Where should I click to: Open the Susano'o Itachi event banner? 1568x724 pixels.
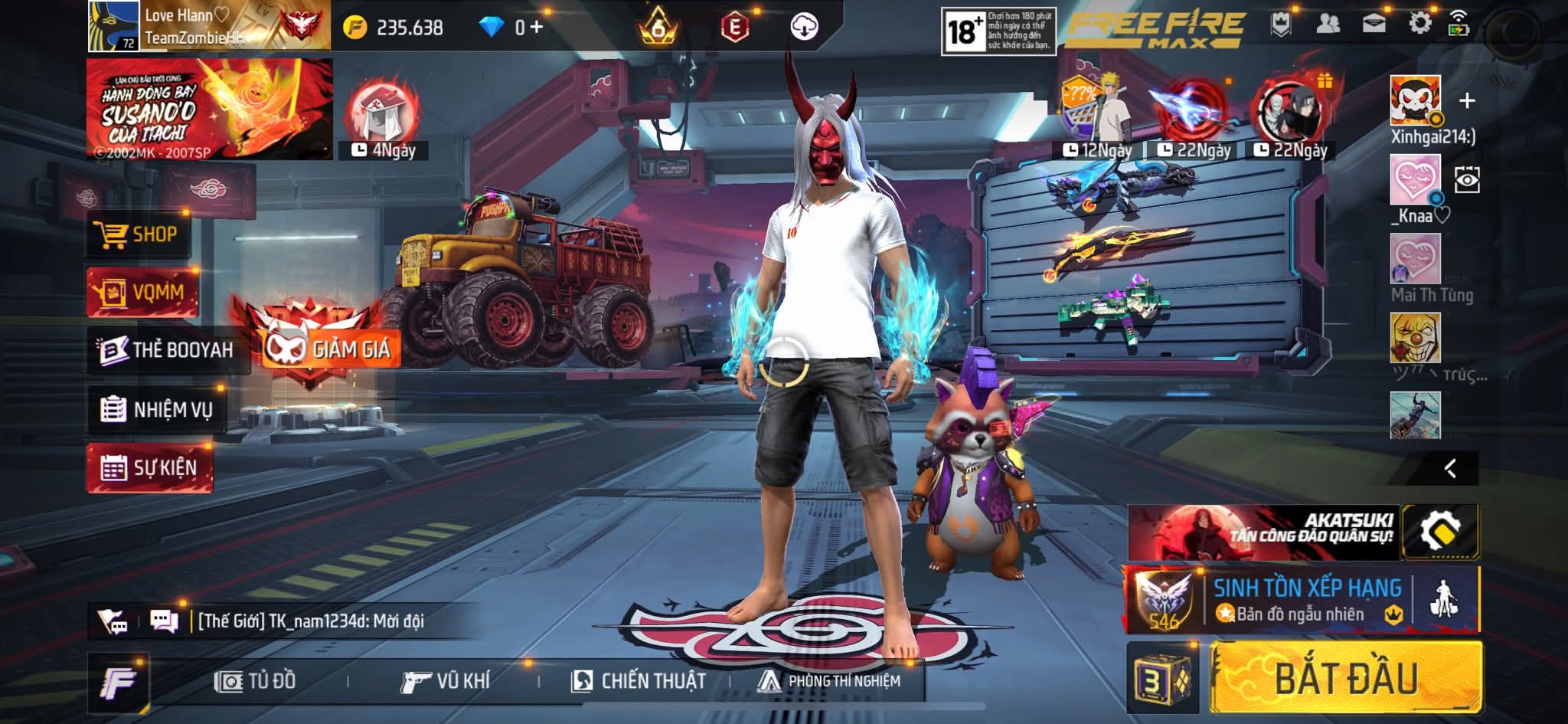(x=209, y=109)
